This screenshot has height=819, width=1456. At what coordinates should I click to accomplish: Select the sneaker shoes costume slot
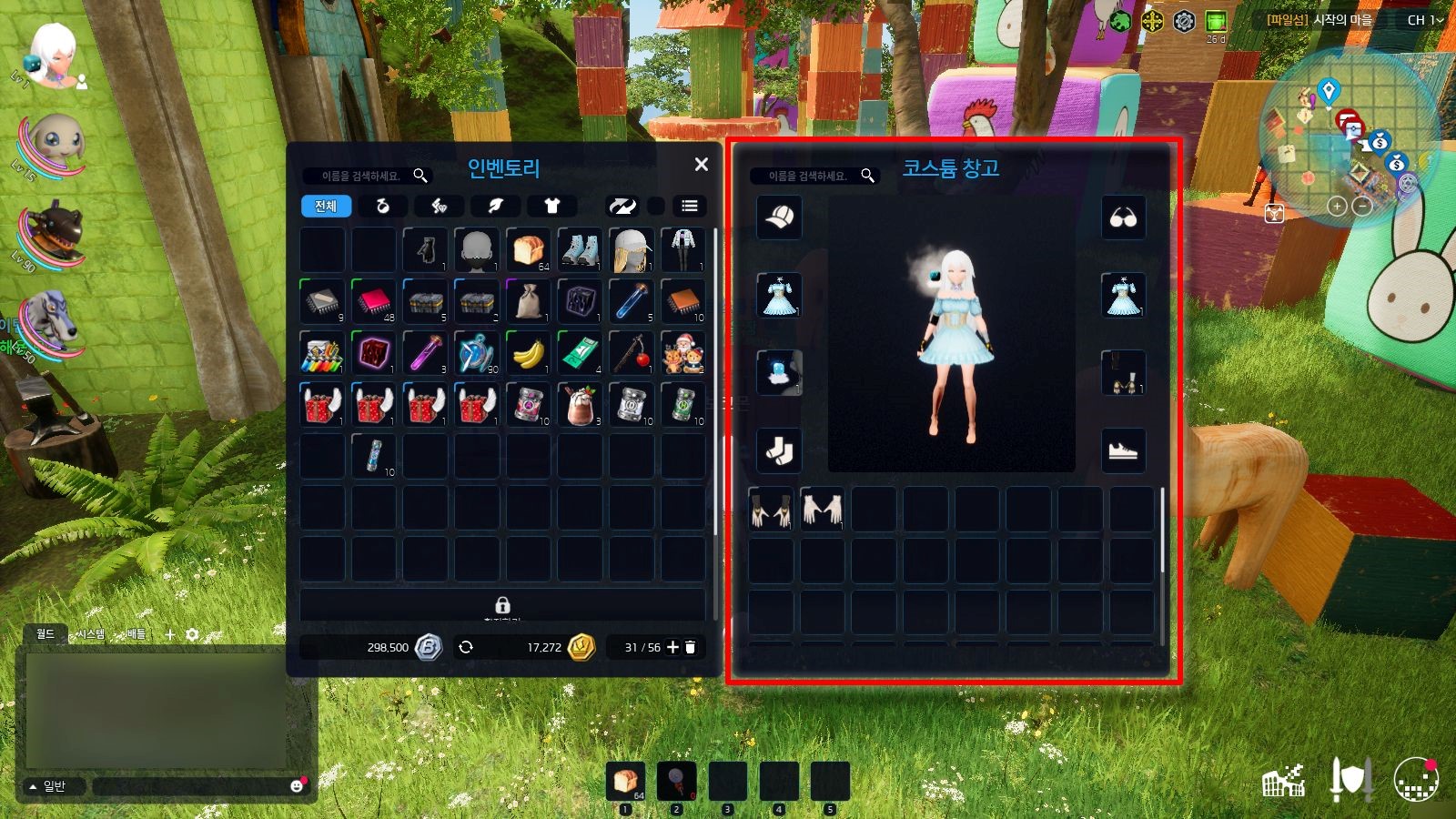click(x=1124, y=450)
